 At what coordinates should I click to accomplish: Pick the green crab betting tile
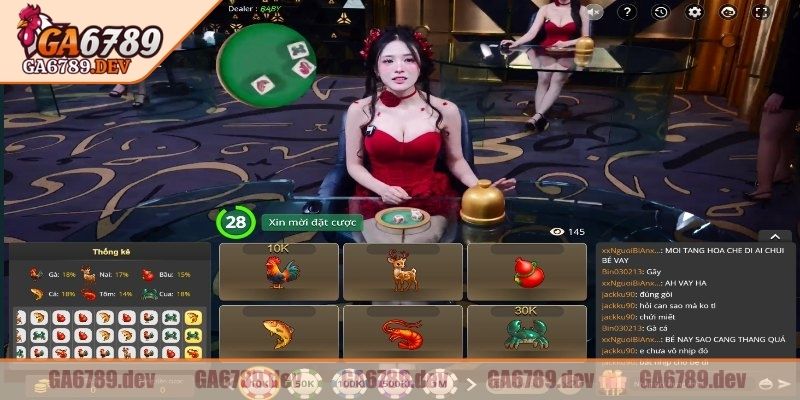(x=526, y=332)
